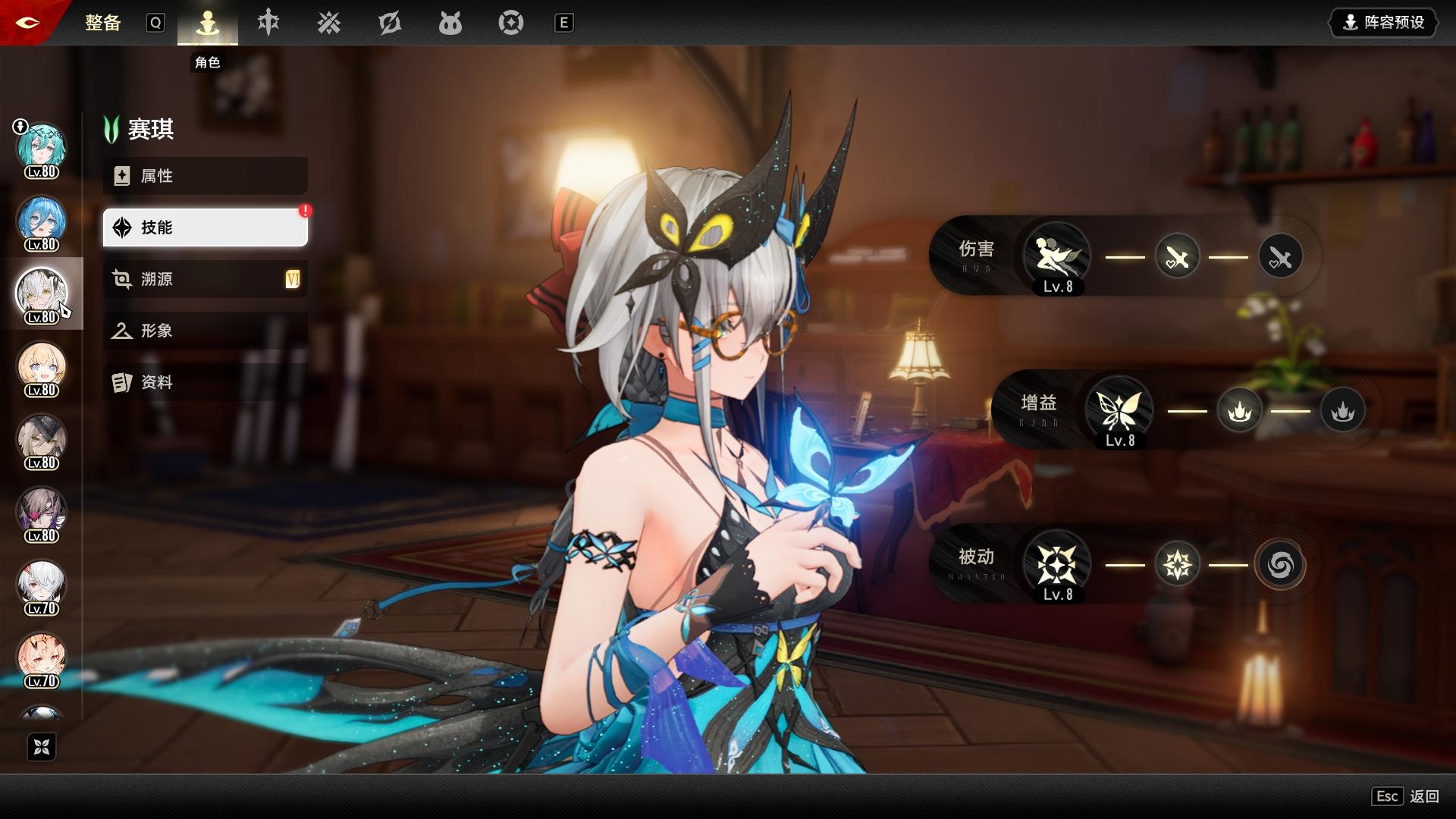Select the 角色 character tab
The width and height of the screenshot is (1456, 819).
click(207, 24)
